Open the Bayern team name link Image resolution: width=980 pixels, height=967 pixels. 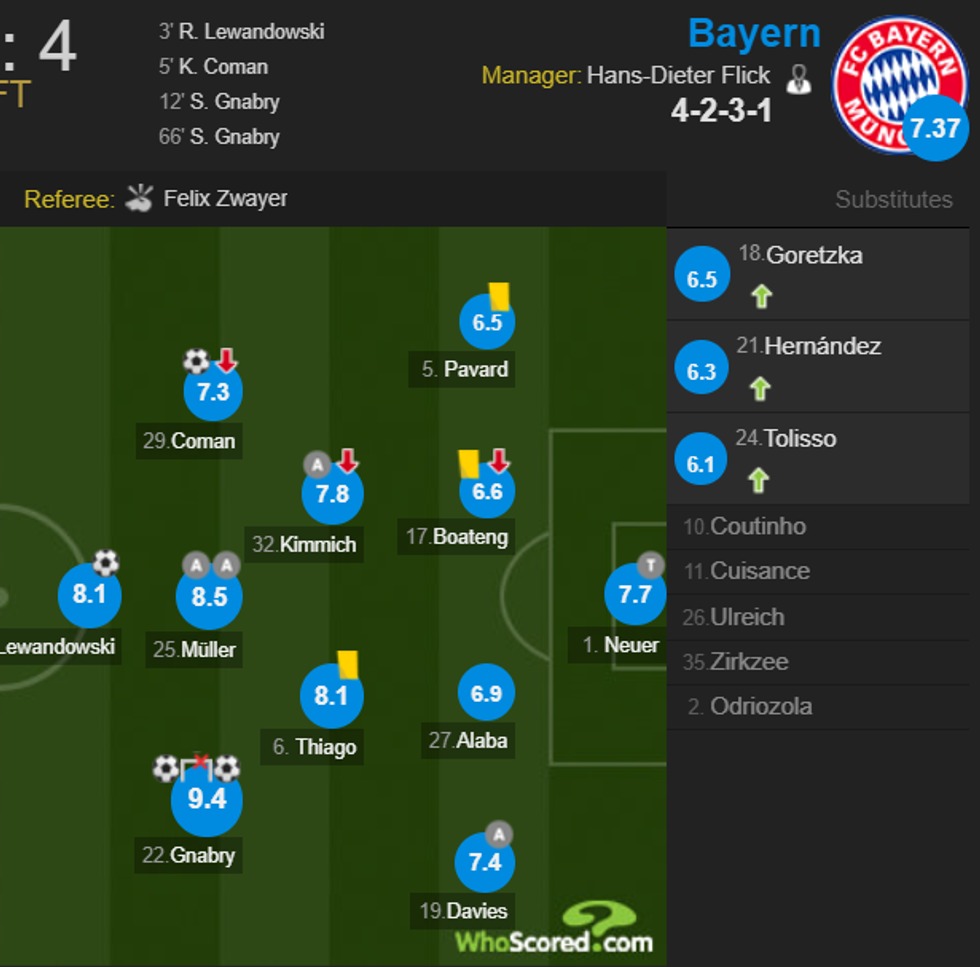(754, 34)
